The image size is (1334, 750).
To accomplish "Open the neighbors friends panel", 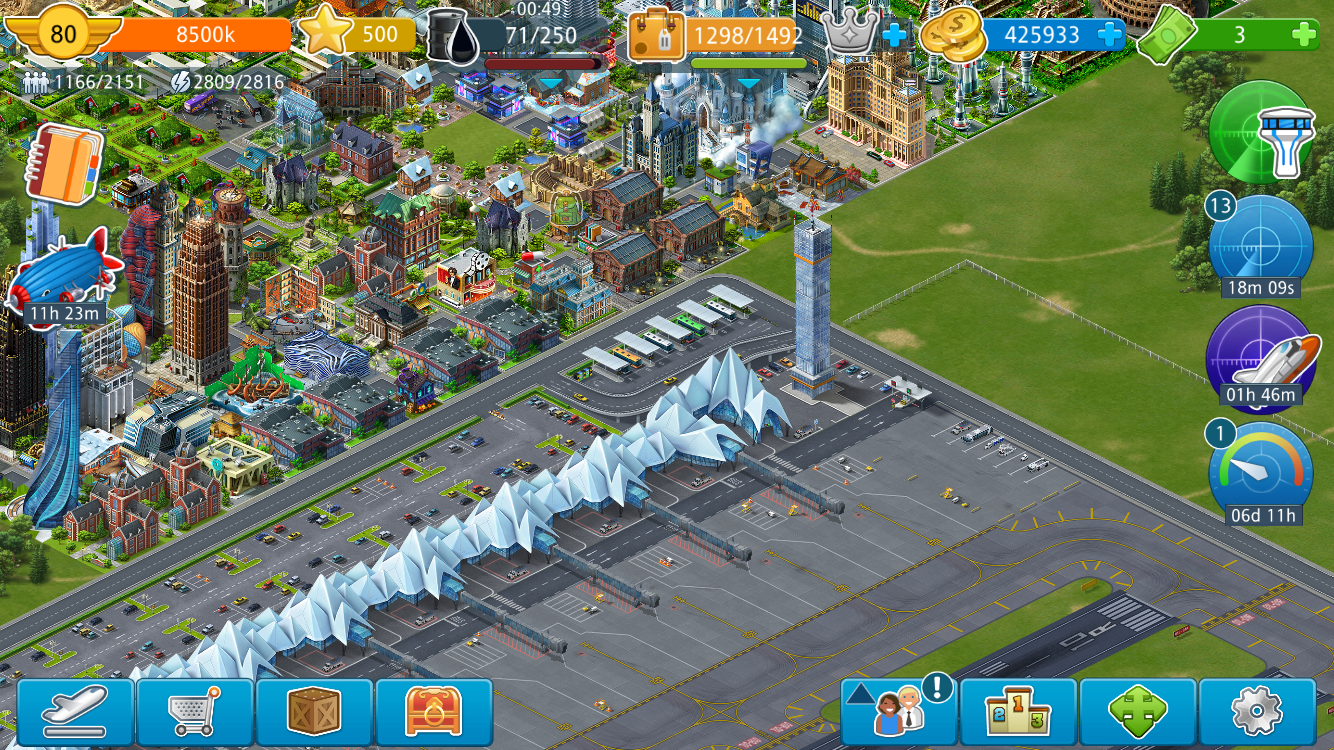I will [898, 713].
